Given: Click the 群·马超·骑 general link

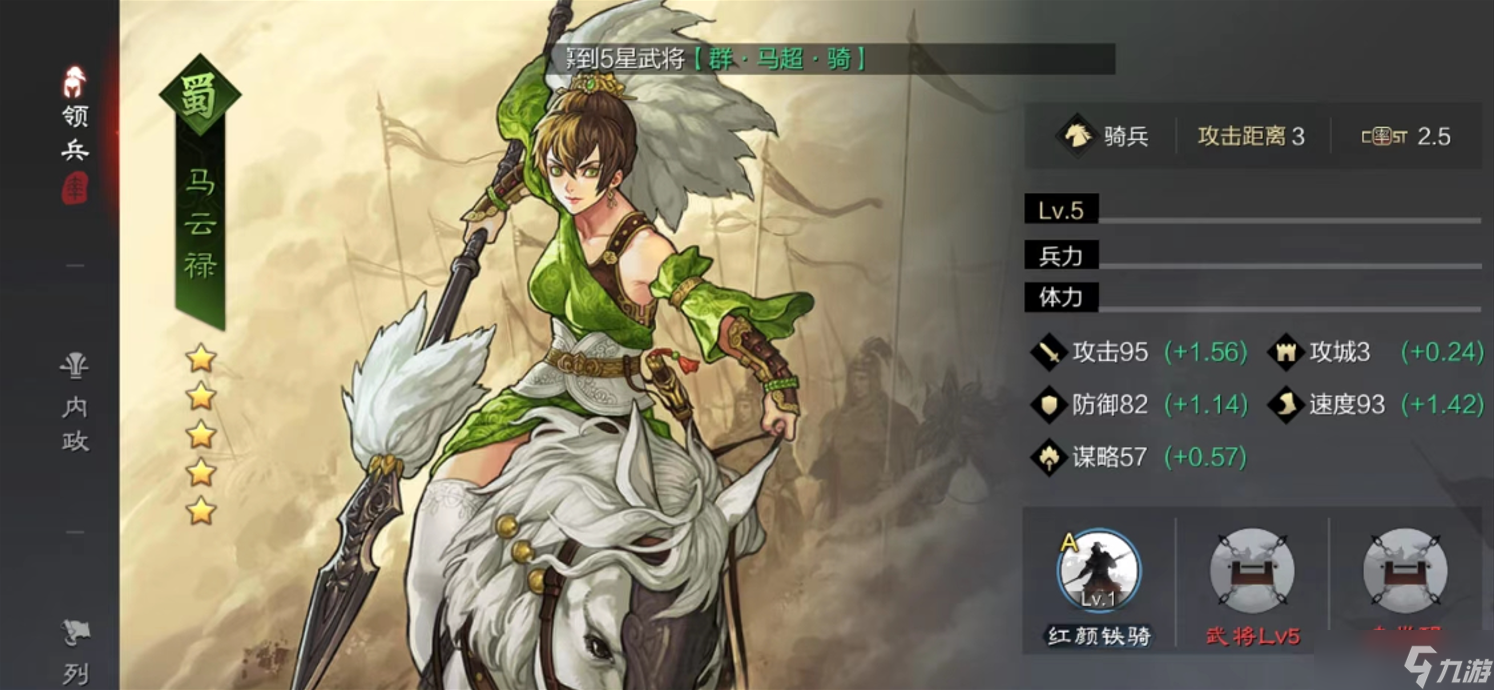Looking at the screenshot, I should point(778,59).
